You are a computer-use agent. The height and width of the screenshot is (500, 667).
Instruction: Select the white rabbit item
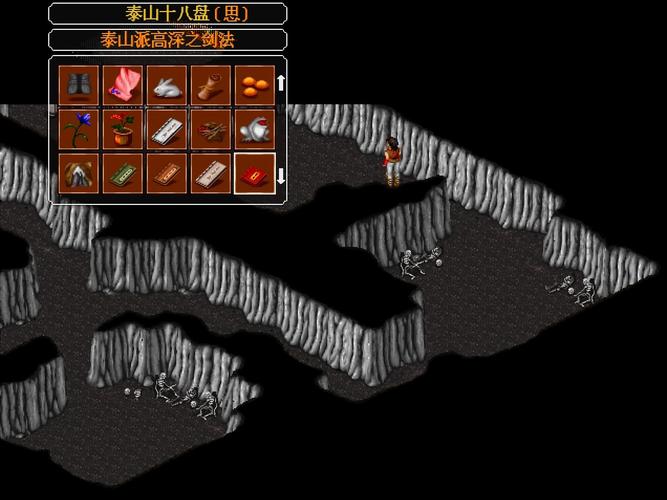pos(165,84)
